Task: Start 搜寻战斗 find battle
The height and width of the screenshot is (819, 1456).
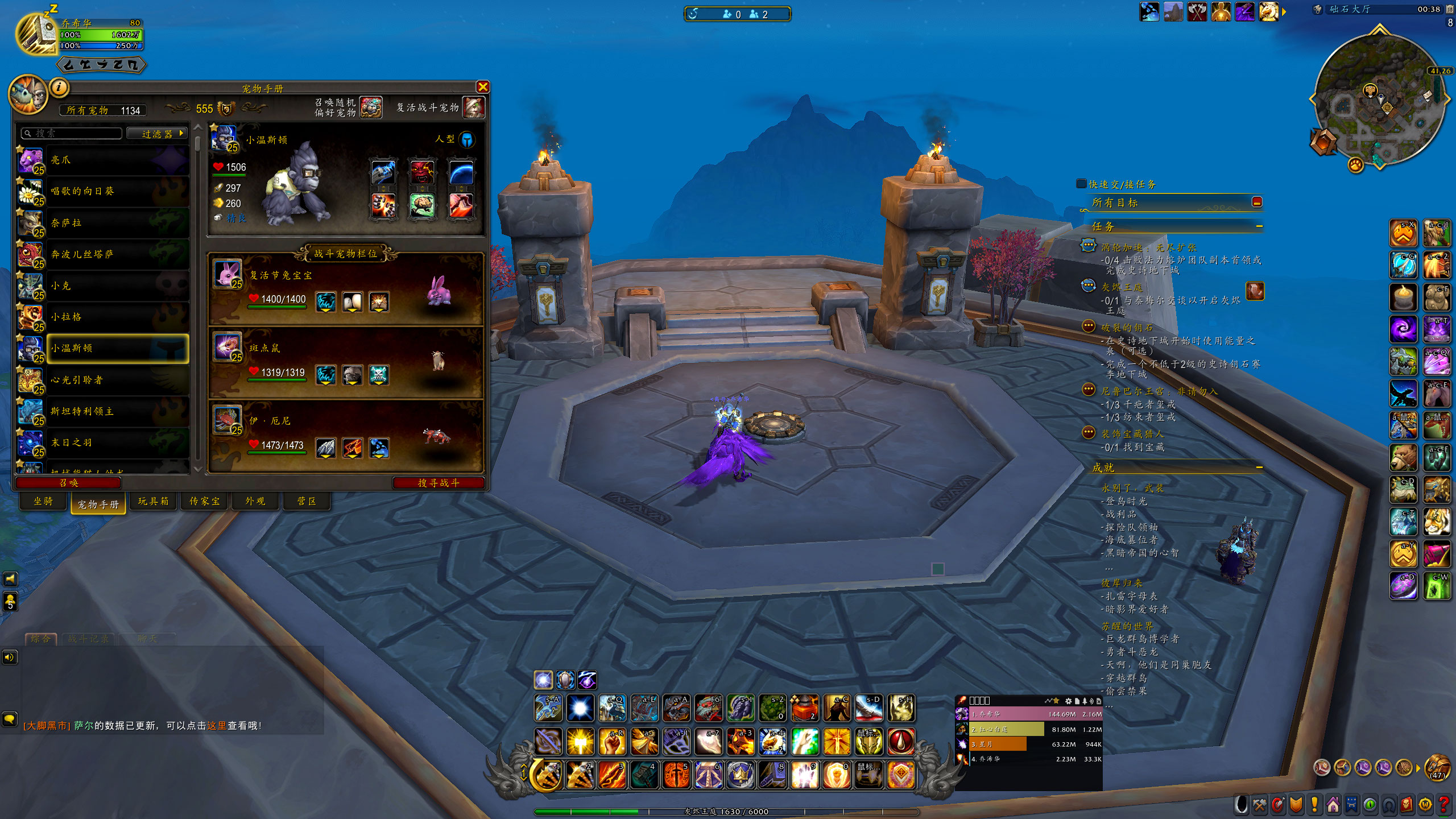Action: point(438,483)
